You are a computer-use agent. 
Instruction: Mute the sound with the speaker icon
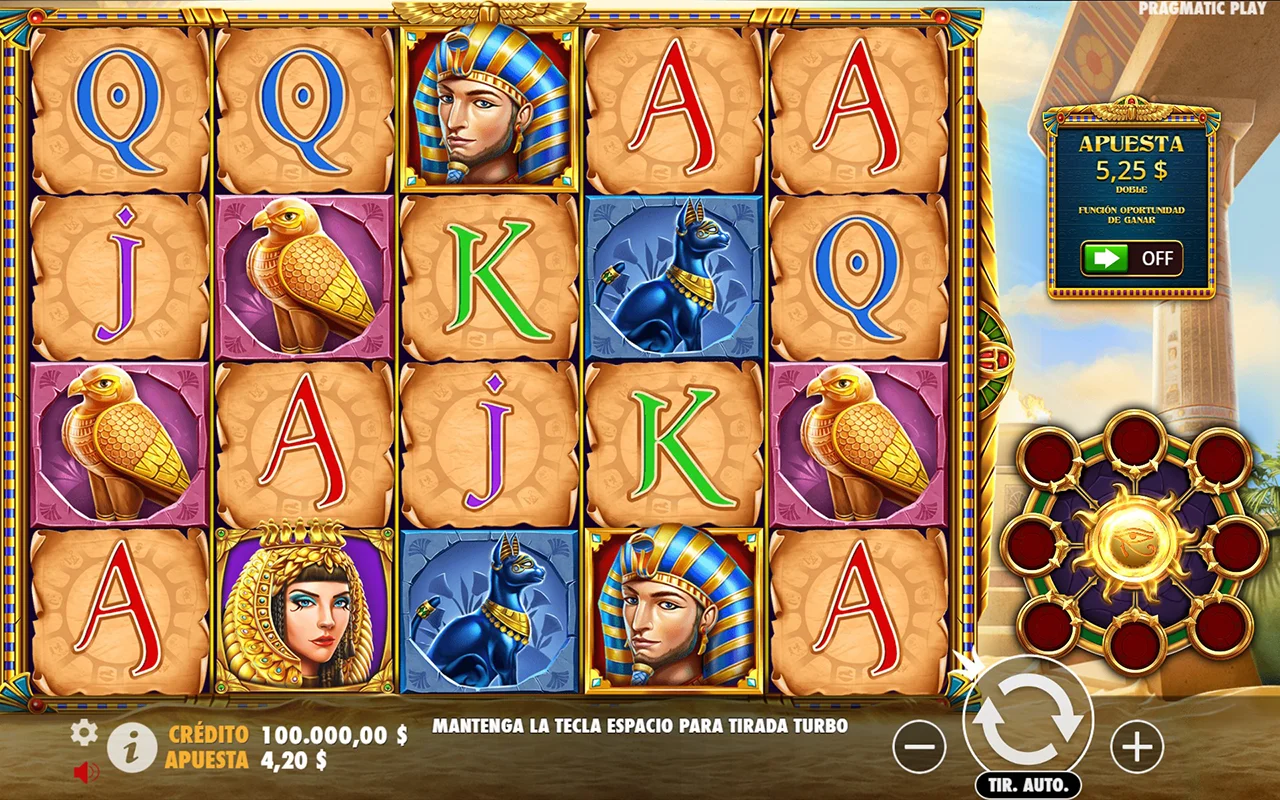pyautogui.click(x=86, y=772)
